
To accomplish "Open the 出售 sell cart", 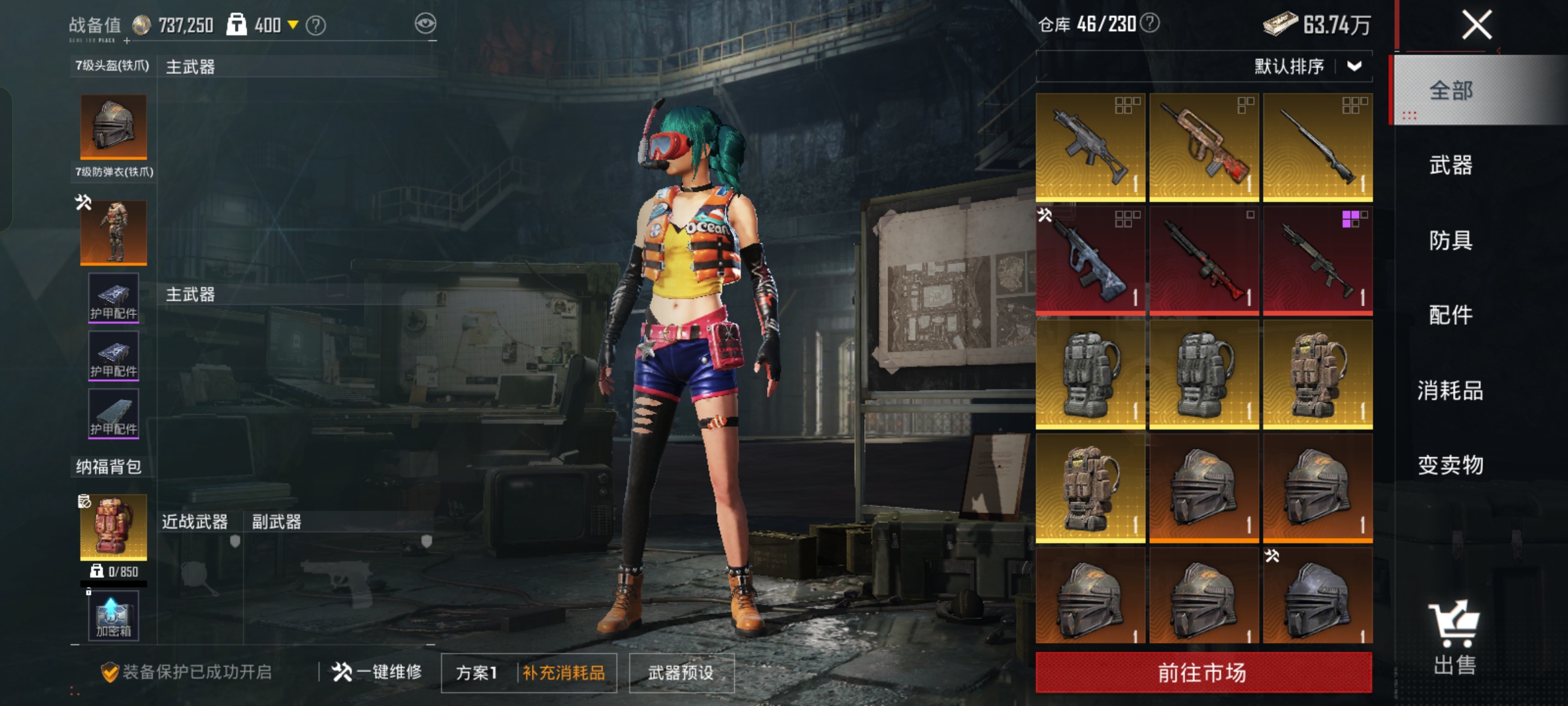I will point(1454,637).
